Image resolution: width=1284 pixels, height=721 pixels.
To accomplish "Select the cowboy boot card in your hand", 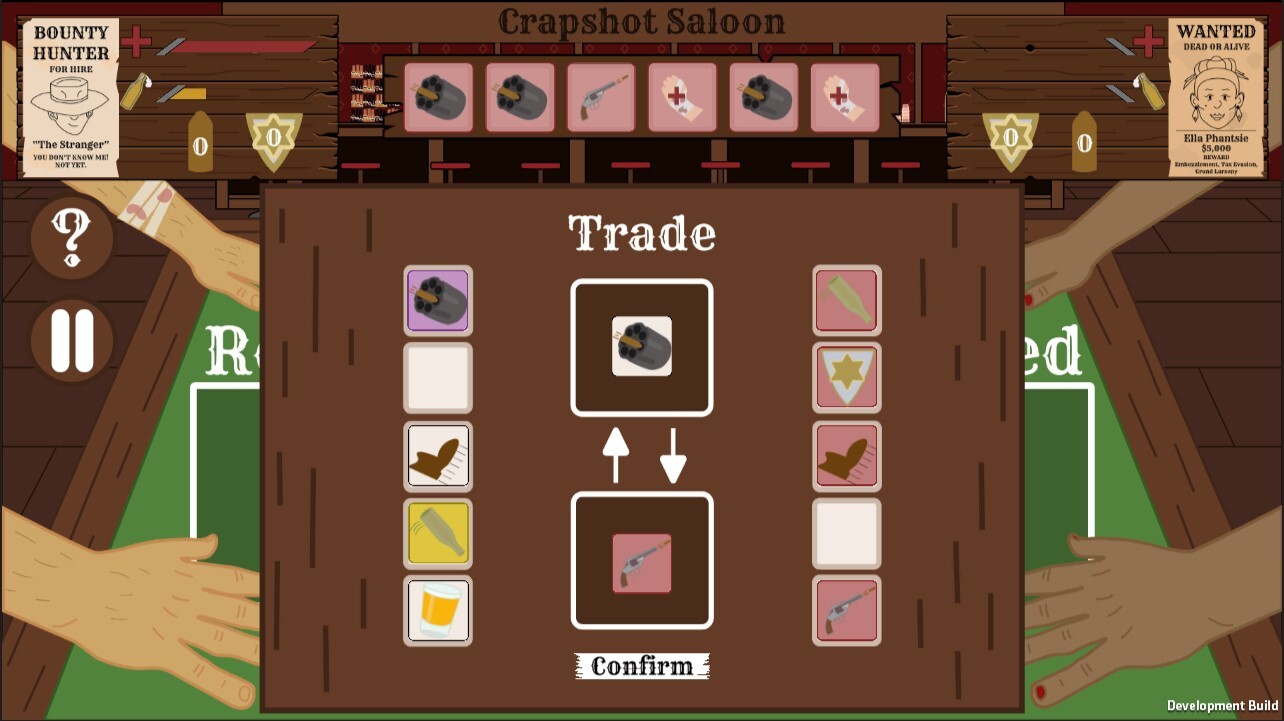I will coord(437,455).
